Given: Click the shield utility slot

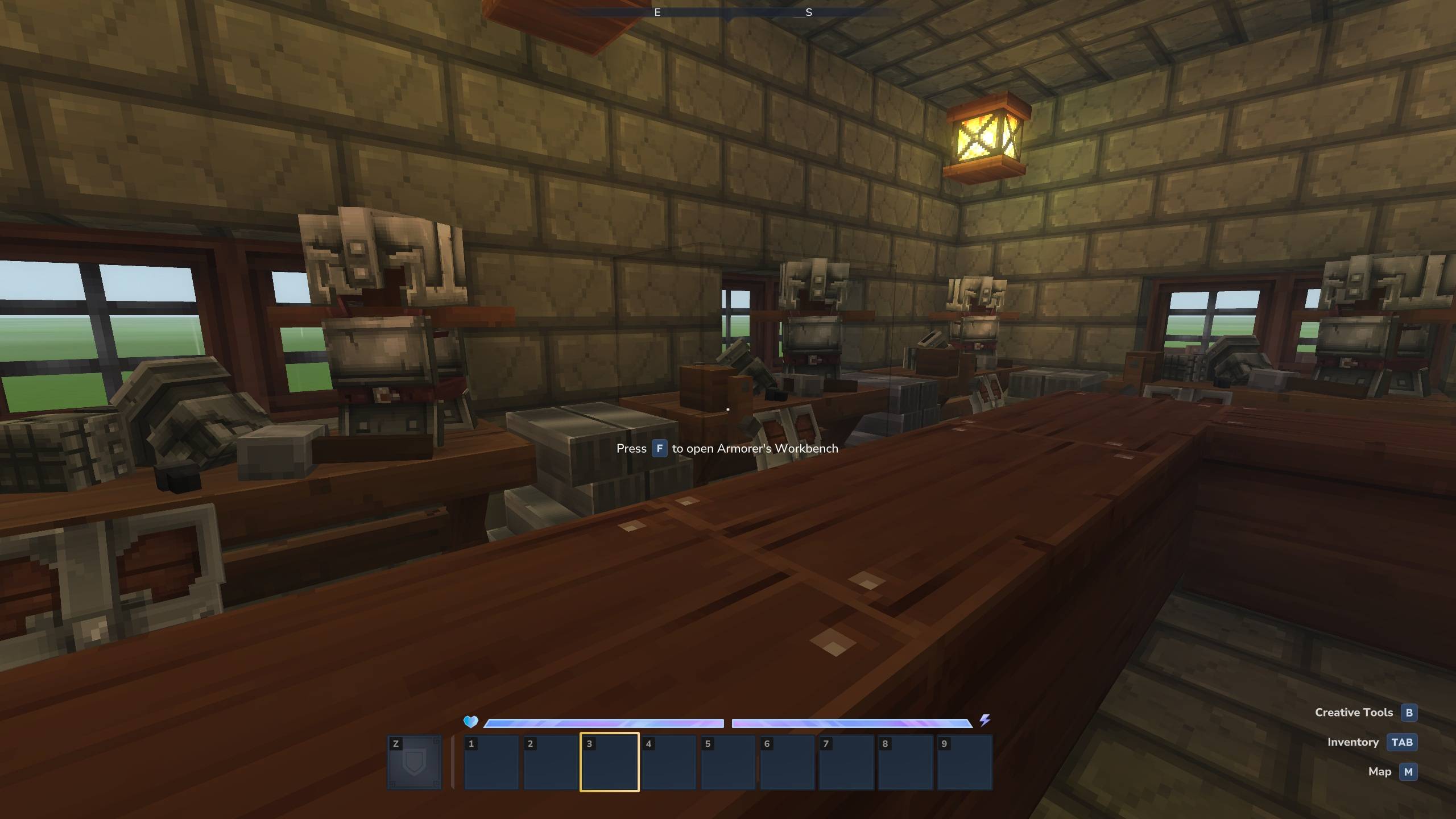Looking at the screenshot, I should (x=414, y=762).
